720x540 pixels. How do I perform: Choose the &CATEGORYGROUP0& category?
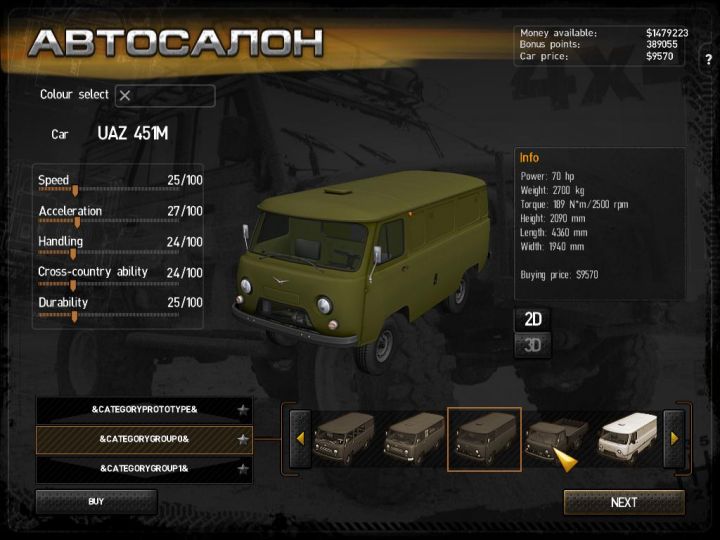[144, 439]
